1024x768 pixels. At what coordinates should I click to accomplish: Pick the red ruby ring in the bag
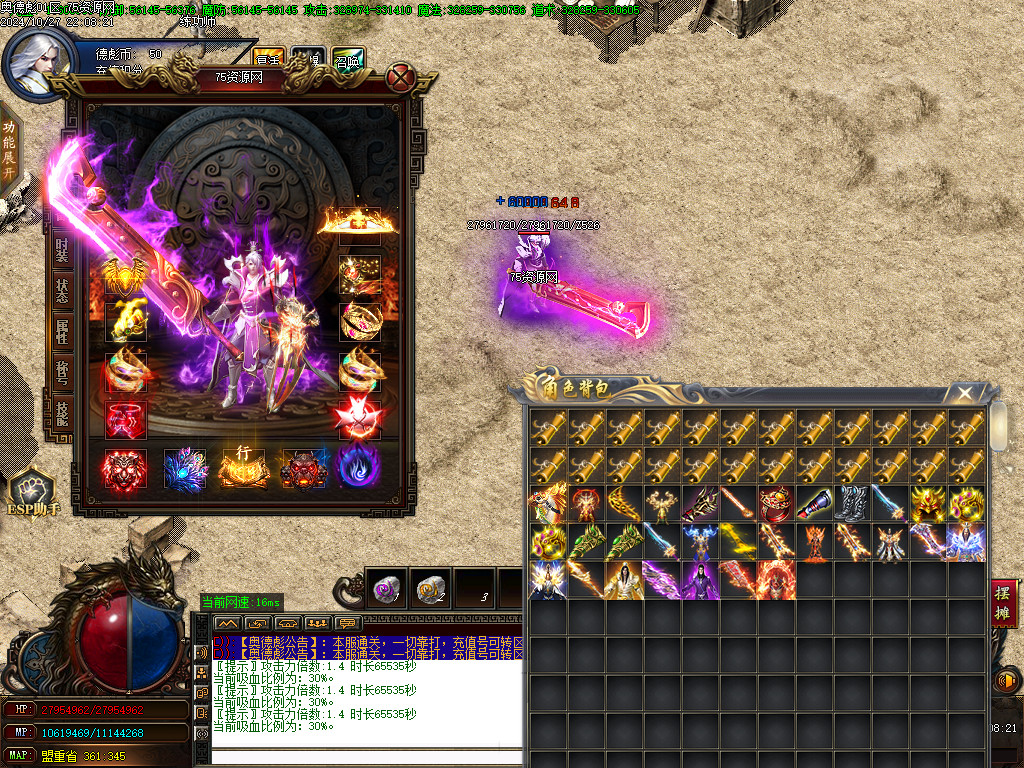point(776,504)
